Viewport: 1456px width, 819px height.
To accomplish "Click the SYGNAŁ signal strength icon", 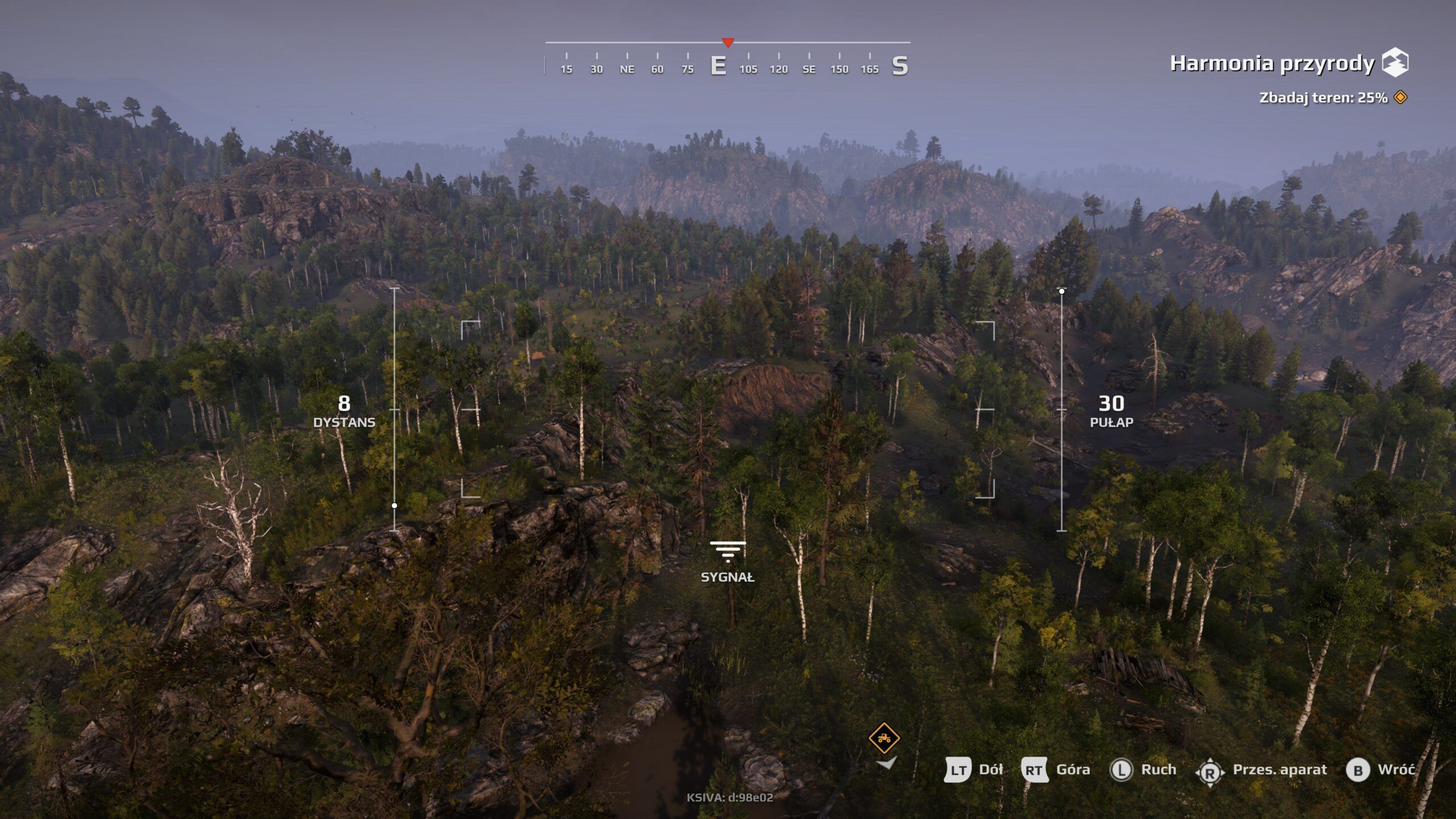I will [728, 552].
